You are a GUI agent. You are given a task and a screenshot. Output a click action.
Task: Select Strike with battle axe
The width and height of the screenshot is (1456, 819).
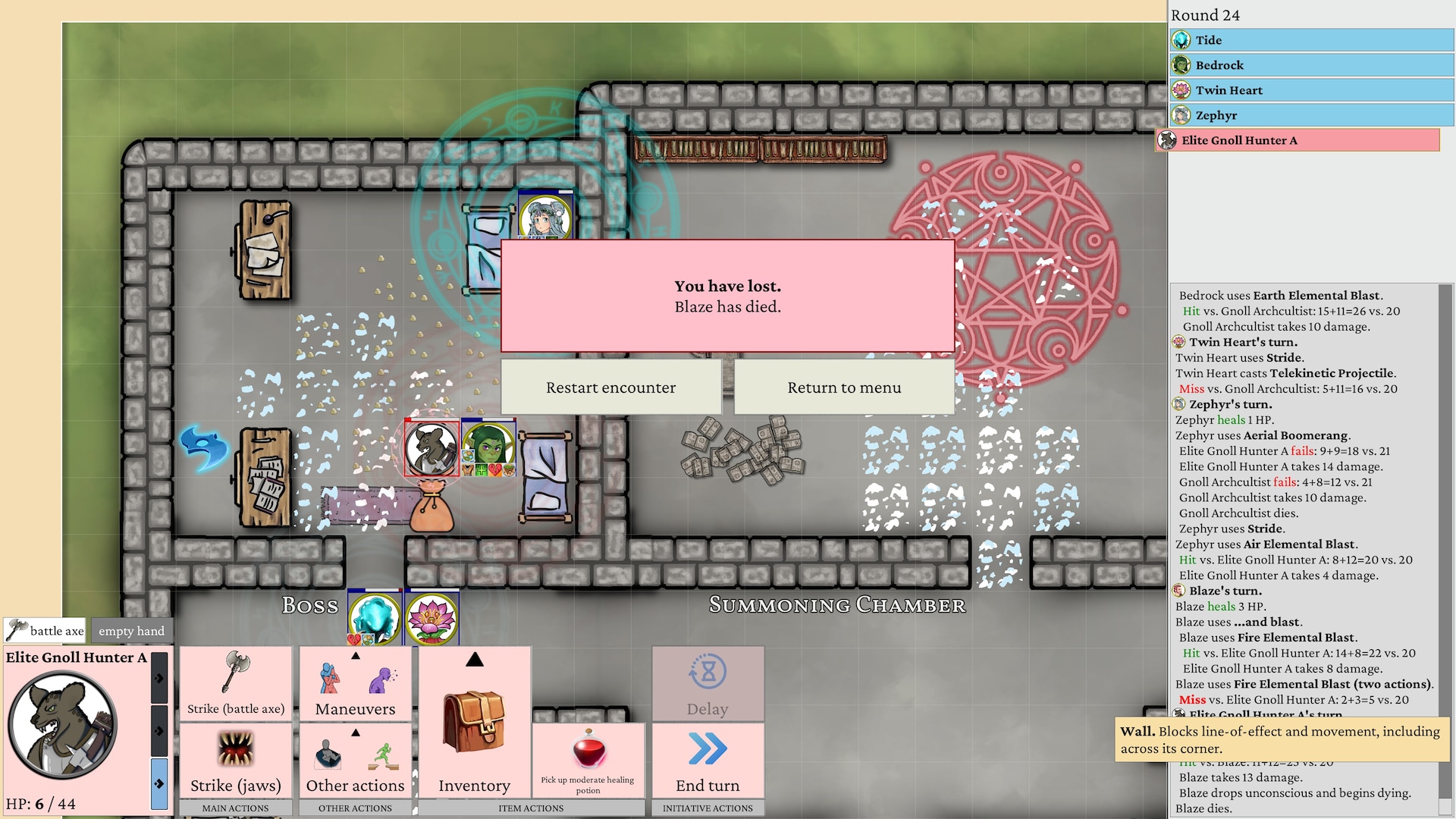click(236, 683)
